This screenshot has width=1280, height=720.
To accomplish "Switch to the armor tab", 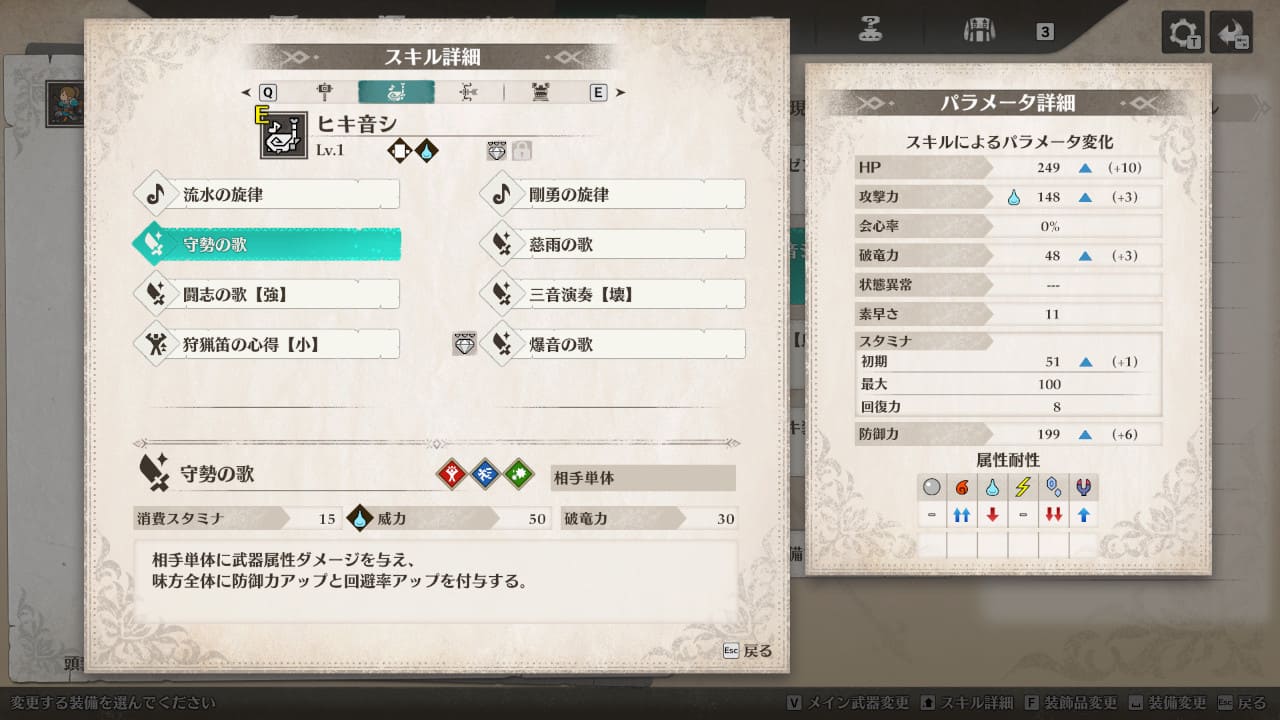I will 541,92.
